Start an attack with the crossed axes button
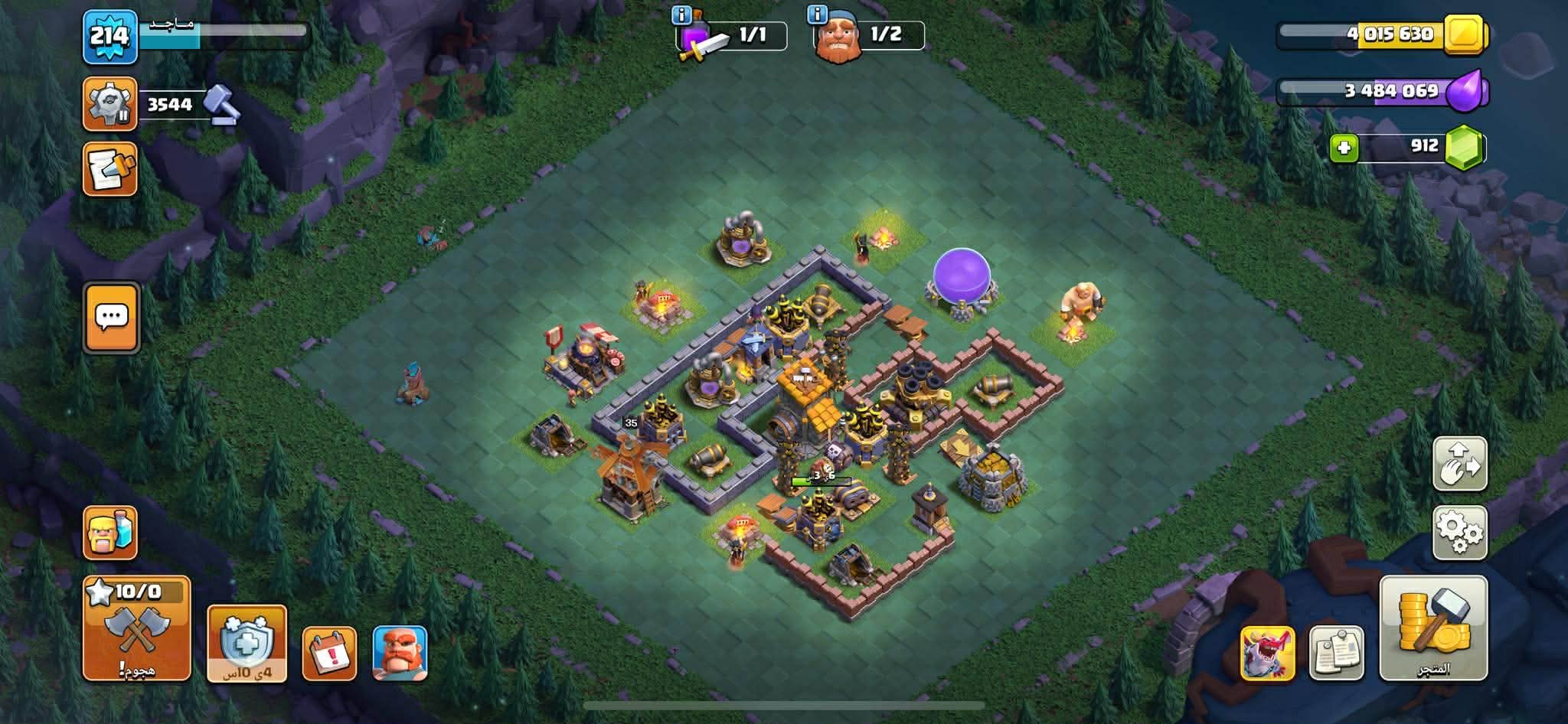This screenshot has width=1568, height=724. tap(136, 629)
